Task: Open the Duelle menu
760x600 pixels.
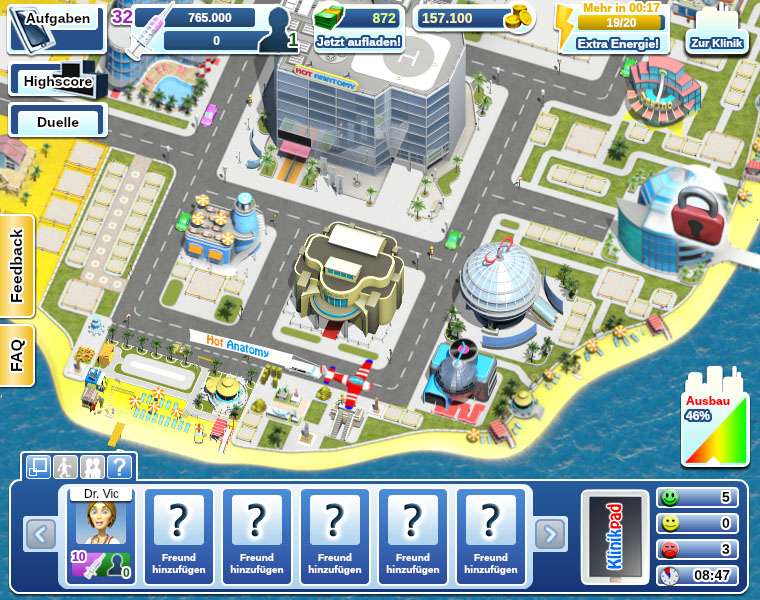Action: (x=58, y=122)
